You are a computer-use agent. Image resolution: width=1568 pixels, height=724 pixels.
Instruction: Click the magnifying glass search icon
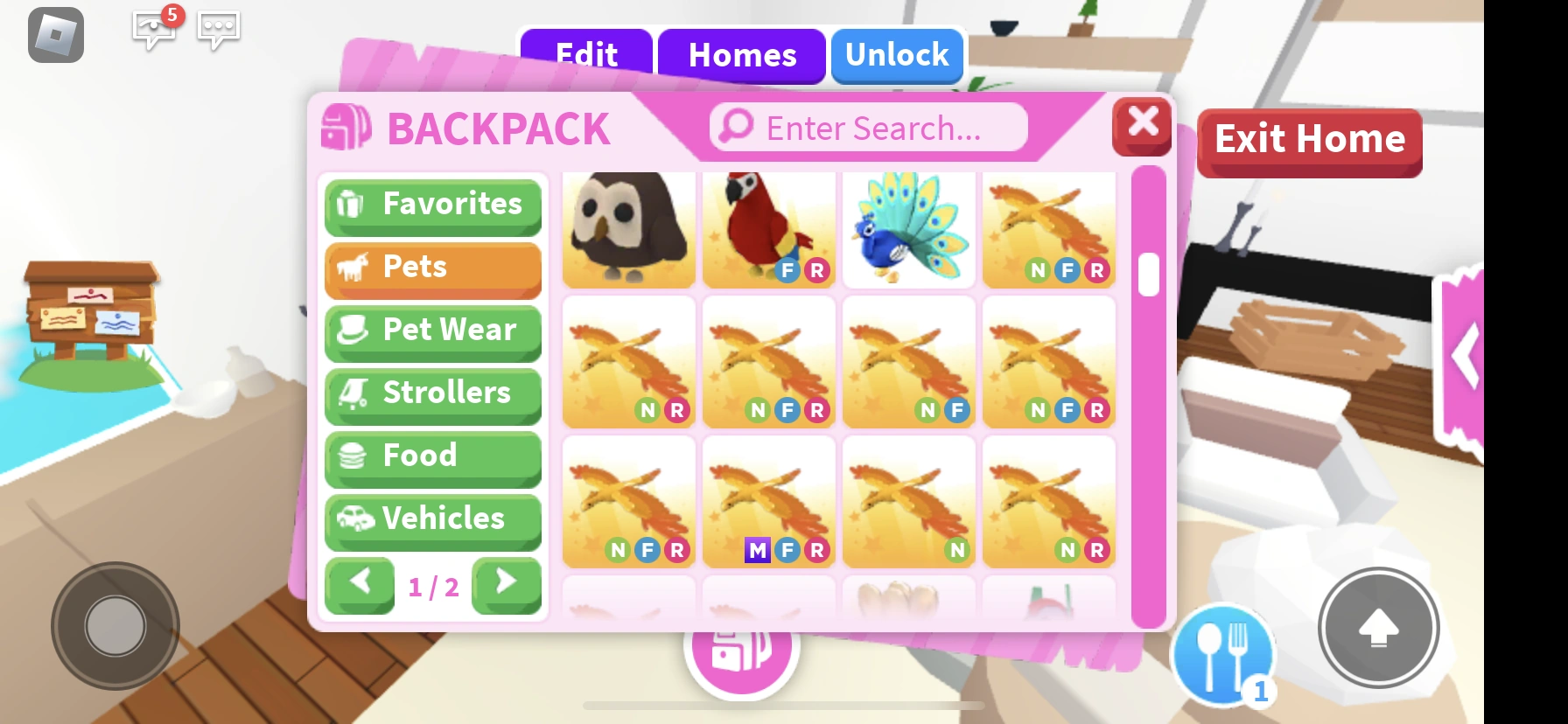tap(735, 127)
